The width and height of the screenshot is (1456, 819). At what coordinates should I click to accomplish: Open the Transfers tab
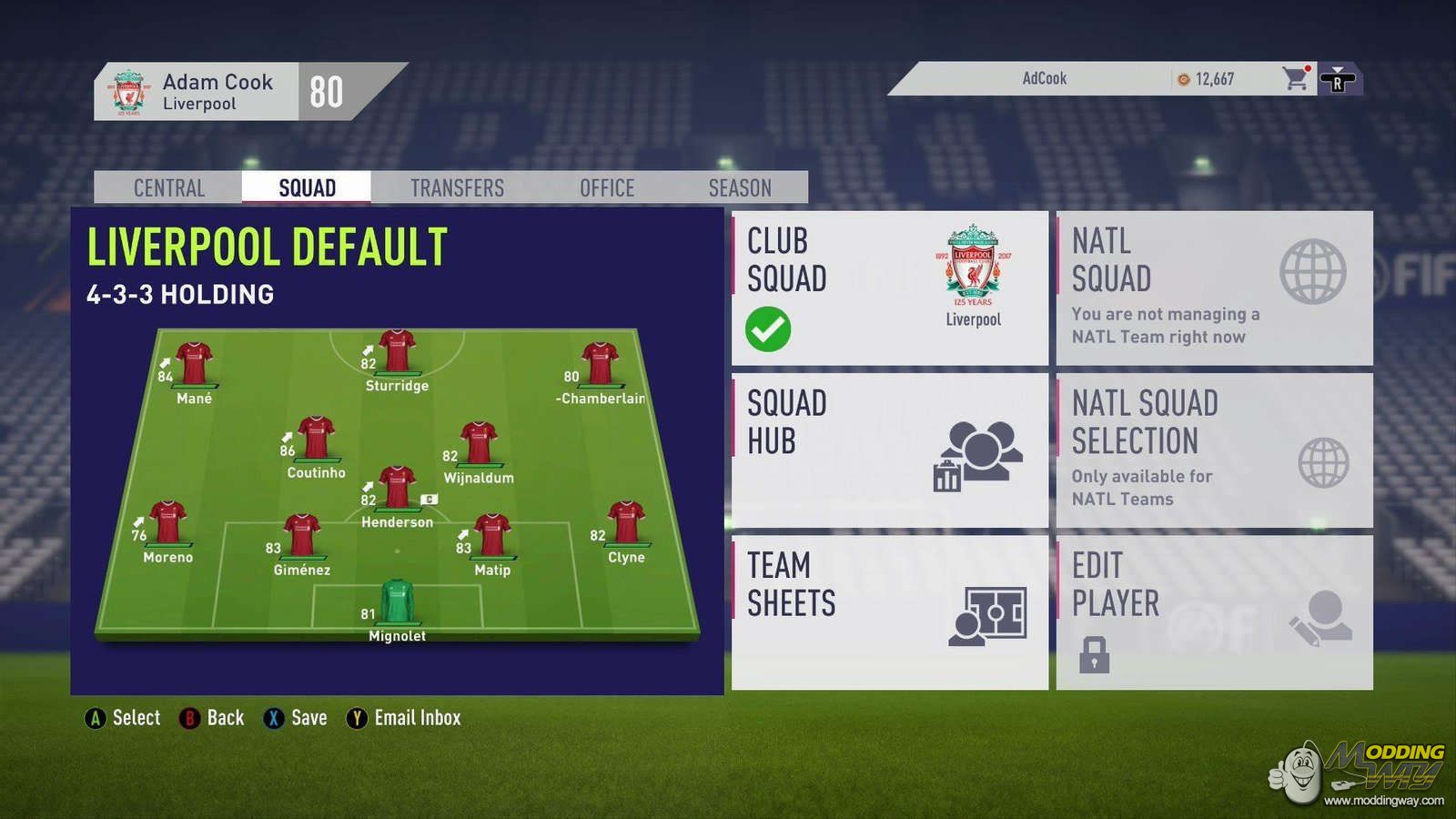pos(457,187)
